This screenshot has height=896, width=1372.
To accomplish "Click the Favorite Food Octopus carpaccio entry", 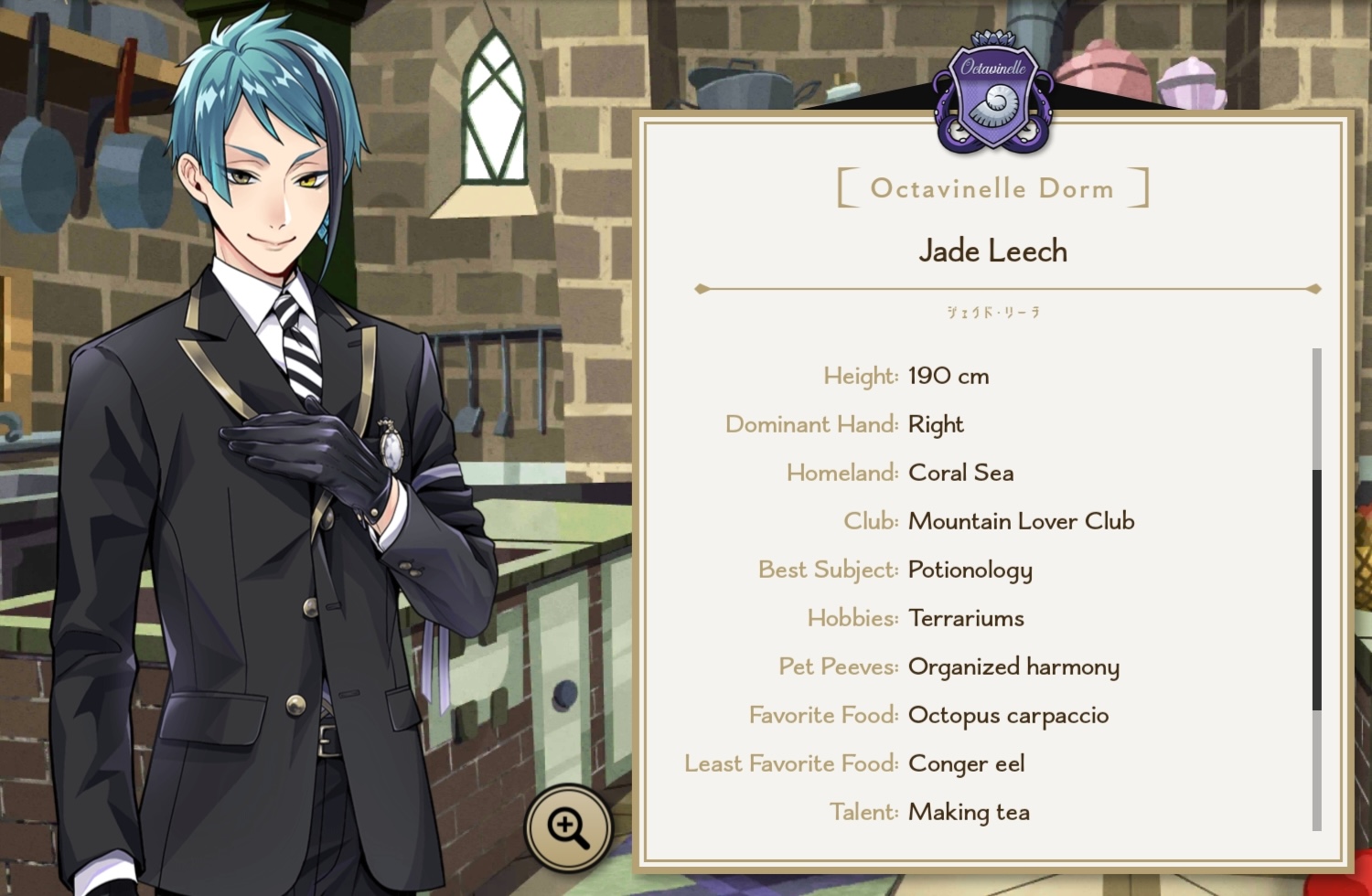I will coord(1007,715).
